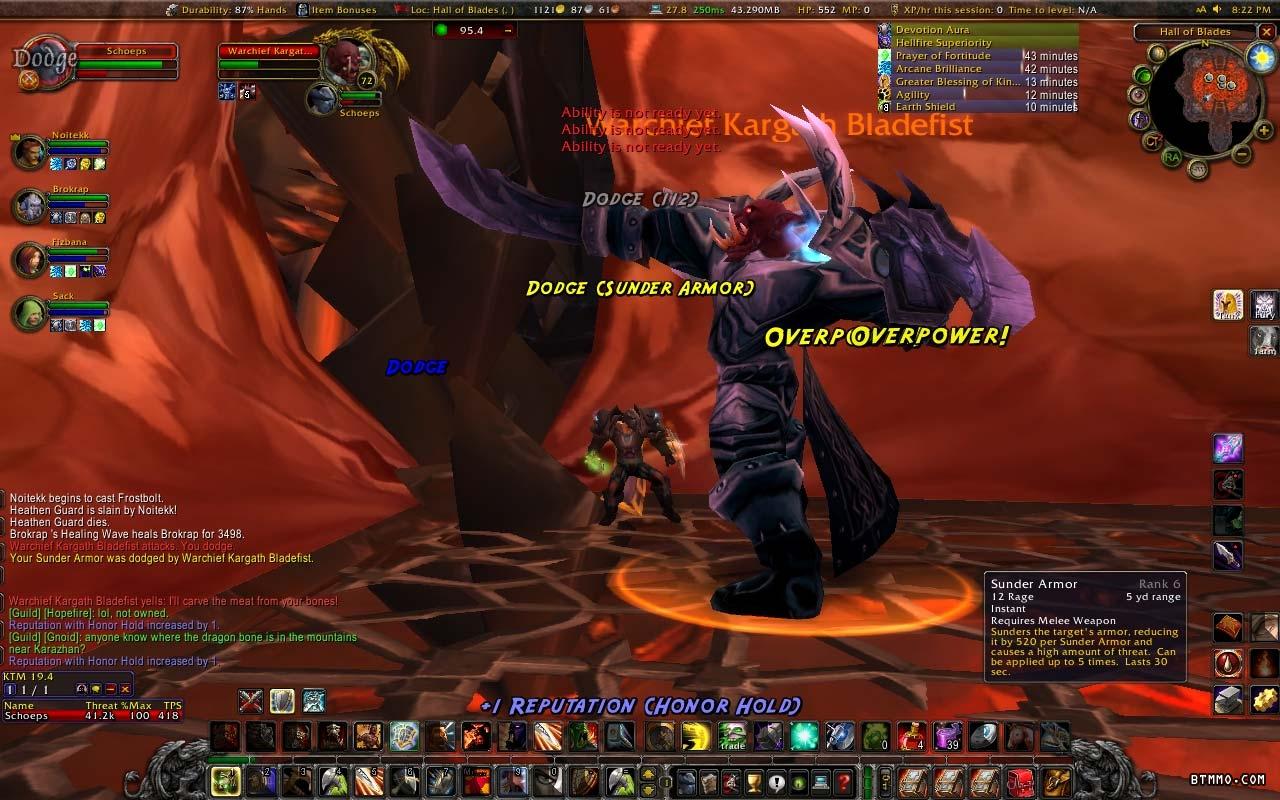Click the chat log window
This screenshot has width=1280, height=800.
point(180,580)
